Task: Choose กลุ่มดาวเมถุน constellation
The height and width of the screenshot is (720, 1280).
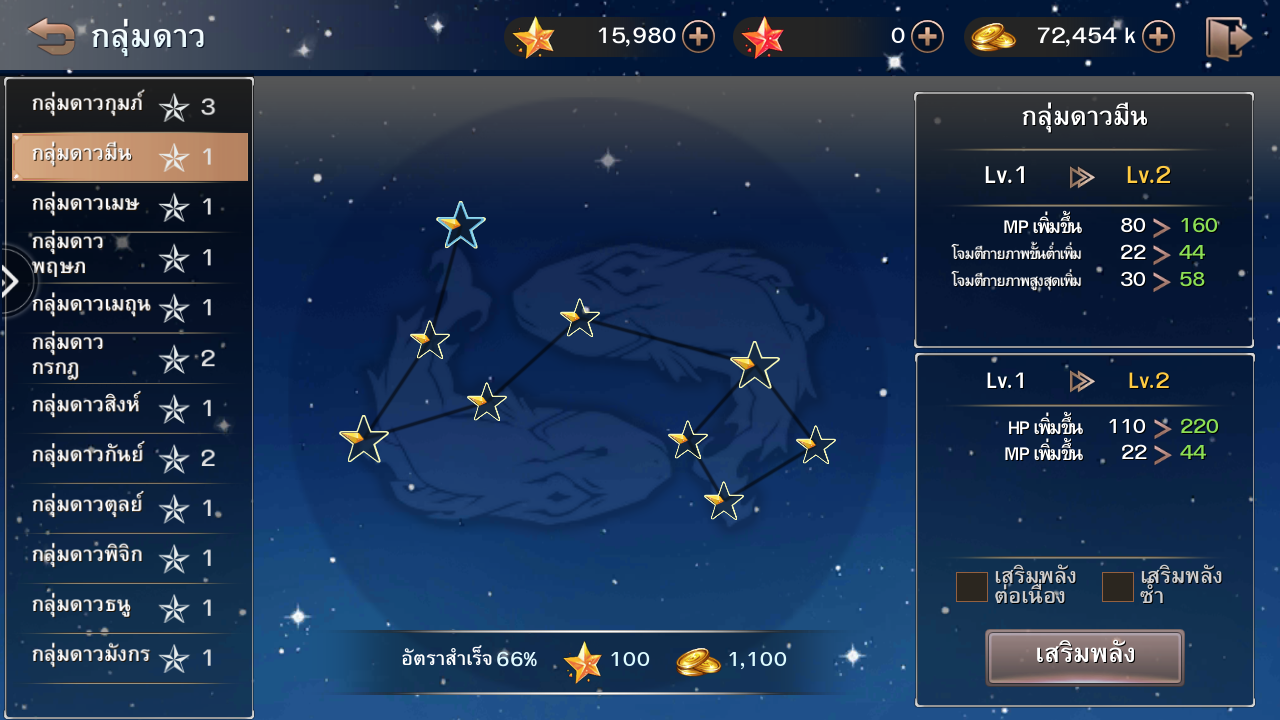Action: (x=129, y=307)
